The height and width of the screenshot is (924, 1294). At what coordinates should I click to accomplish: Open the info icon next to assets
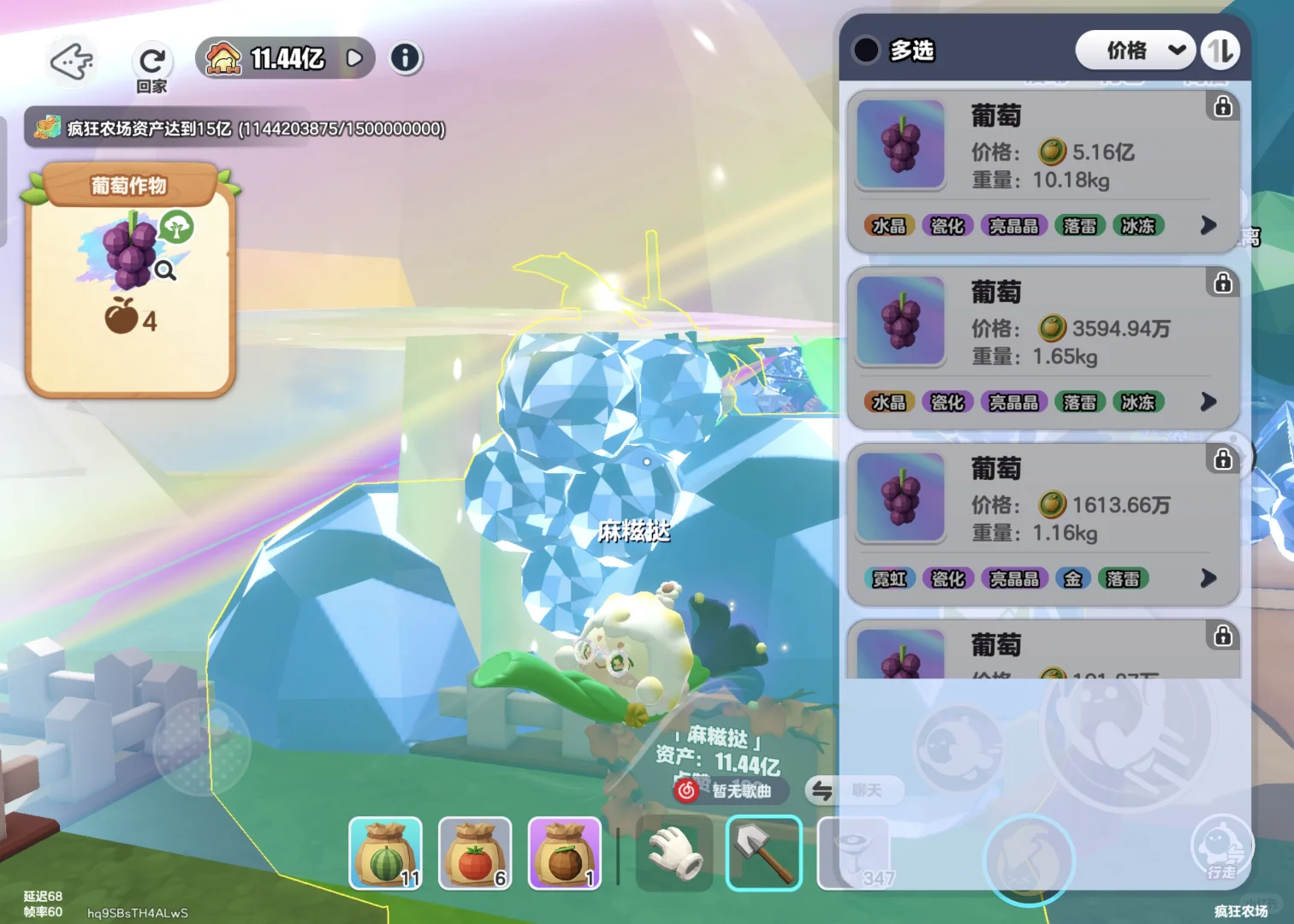[x=405, y=58]
